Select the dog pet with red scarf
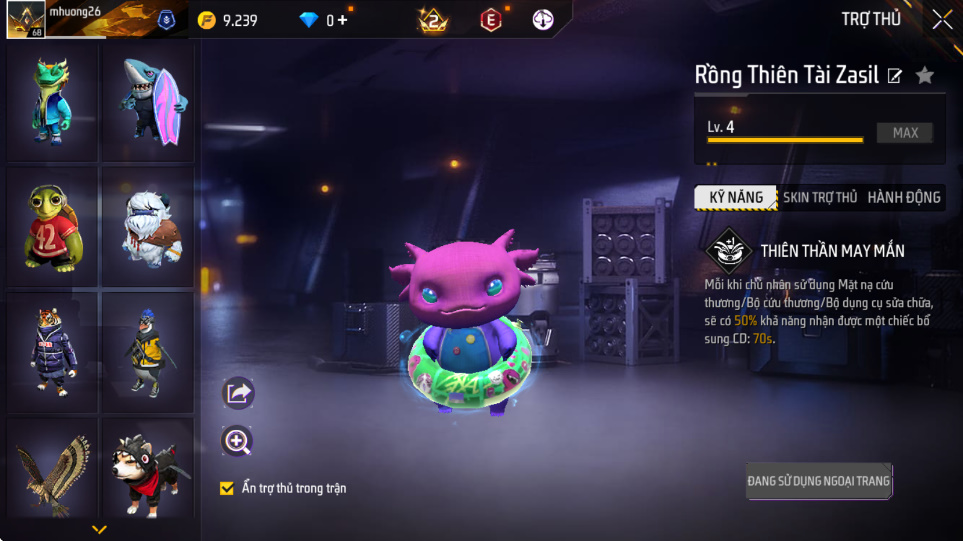The image size is (963, 541). (x=148, y=468)
